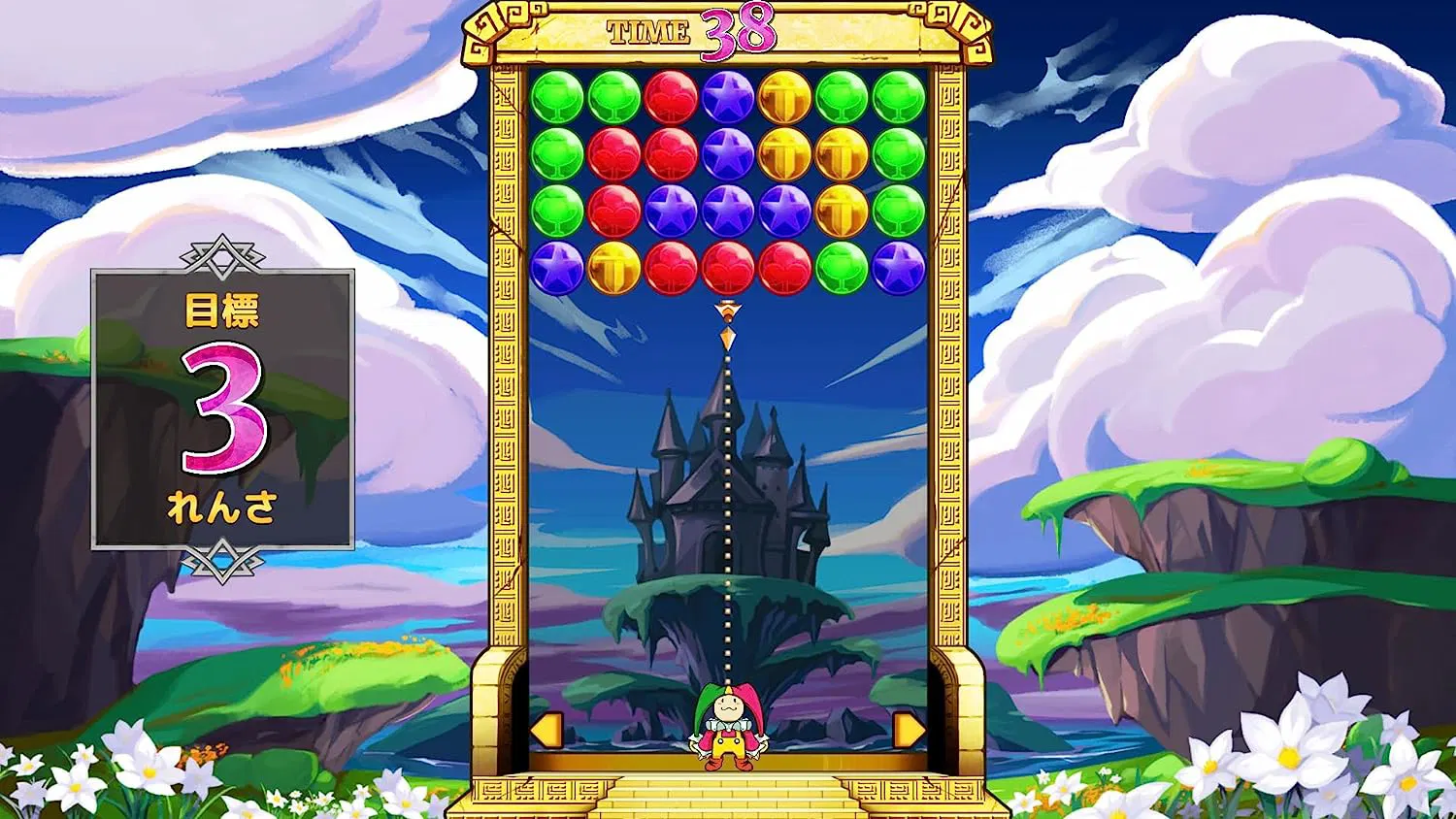Click the right arrow move button
The width and height of the screenshot is (1456, 819).
click(909, 730)
